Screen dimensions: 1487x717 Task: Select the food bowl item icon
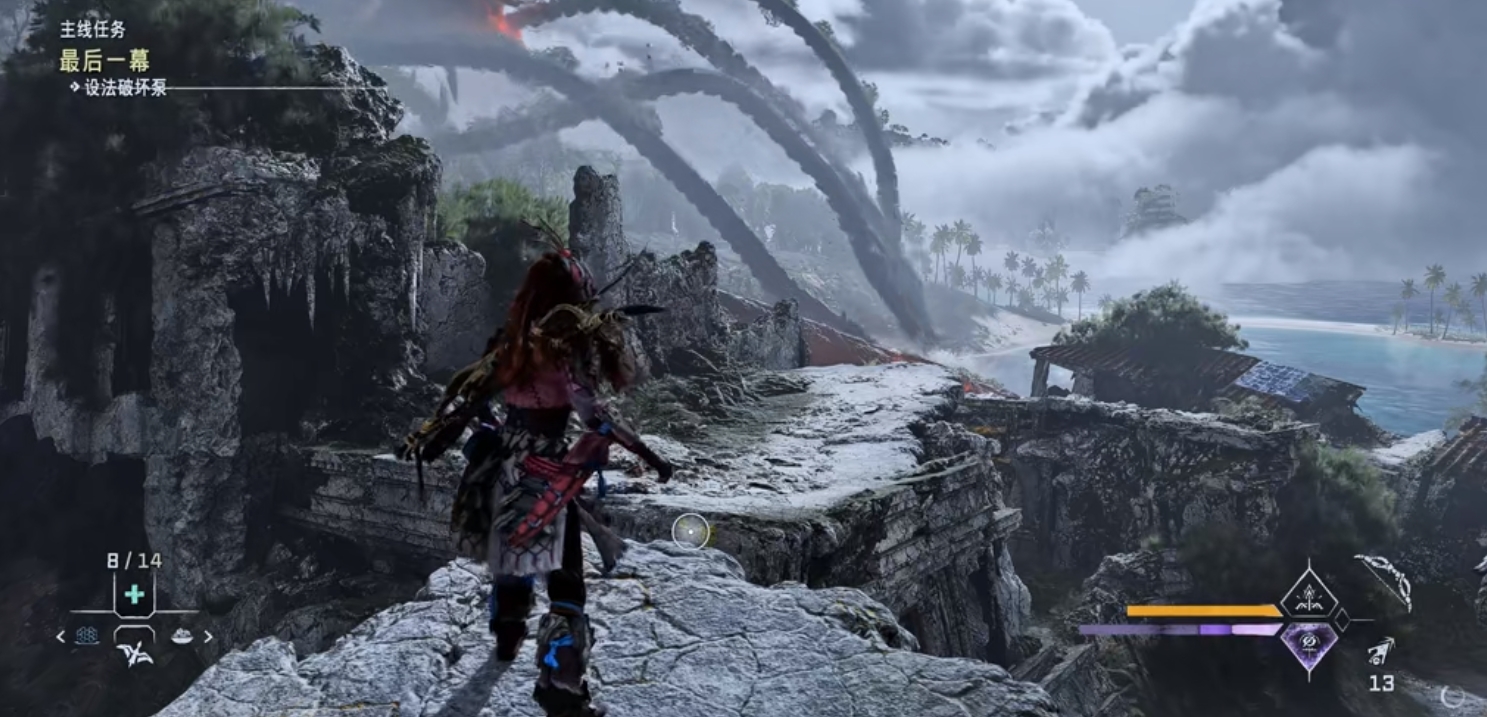pos(181,635)
